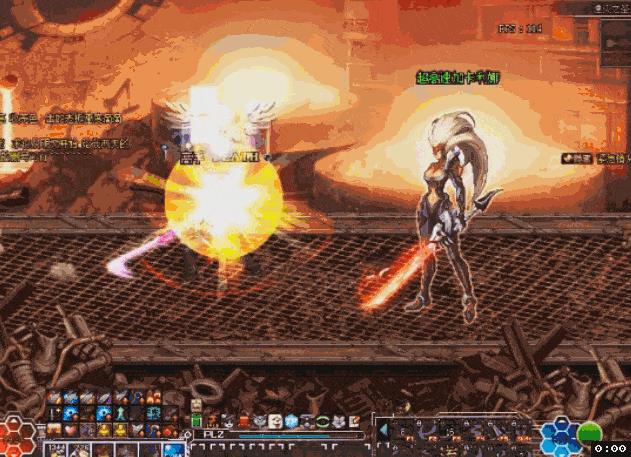Open the blue hexagon menu icon
The height and width of the screenshot is (457, 631).
click(x=291, y=420)
